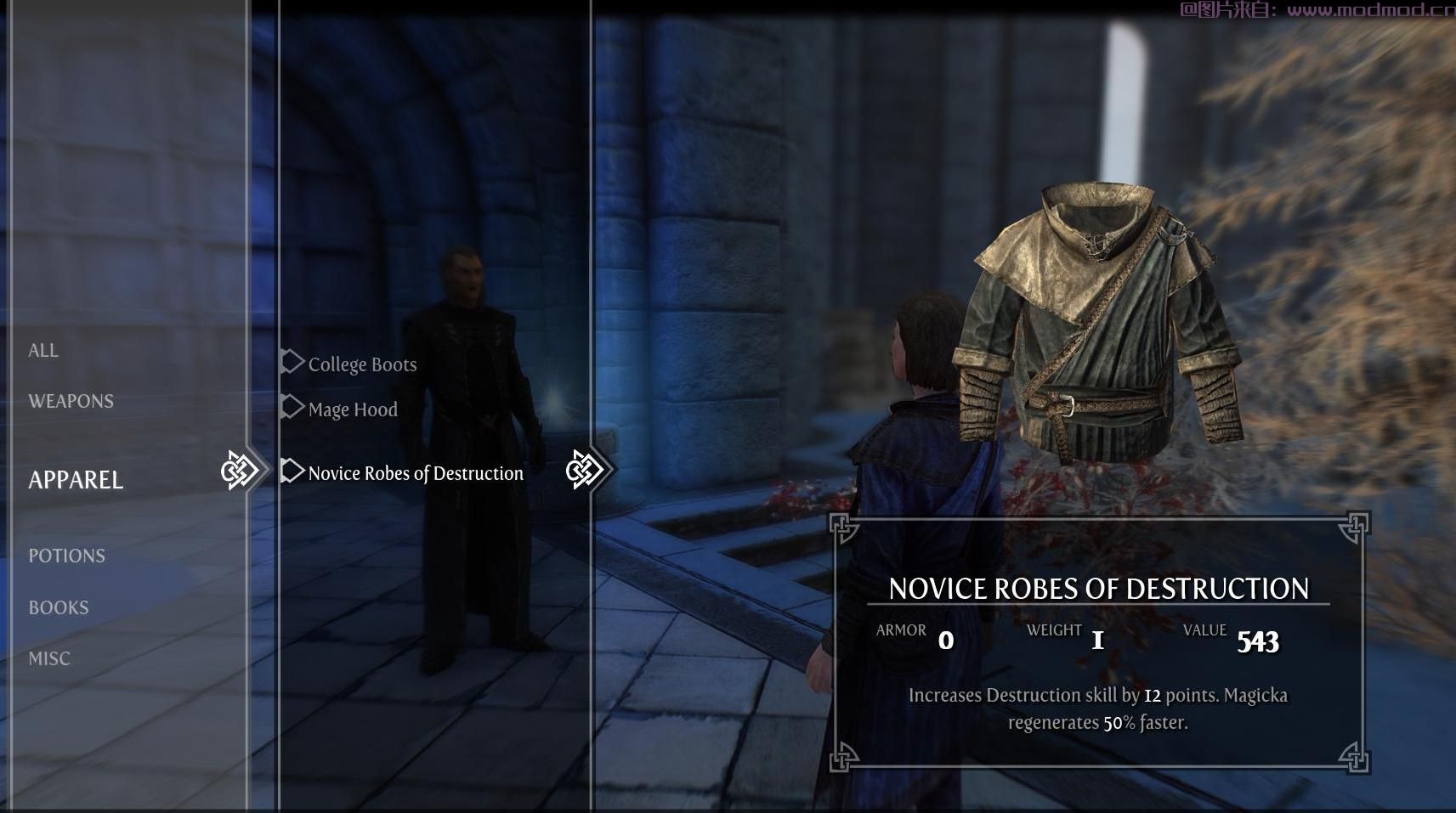Choose the Mage Hood item
1456x813 pixels.
tap(353, 409)
